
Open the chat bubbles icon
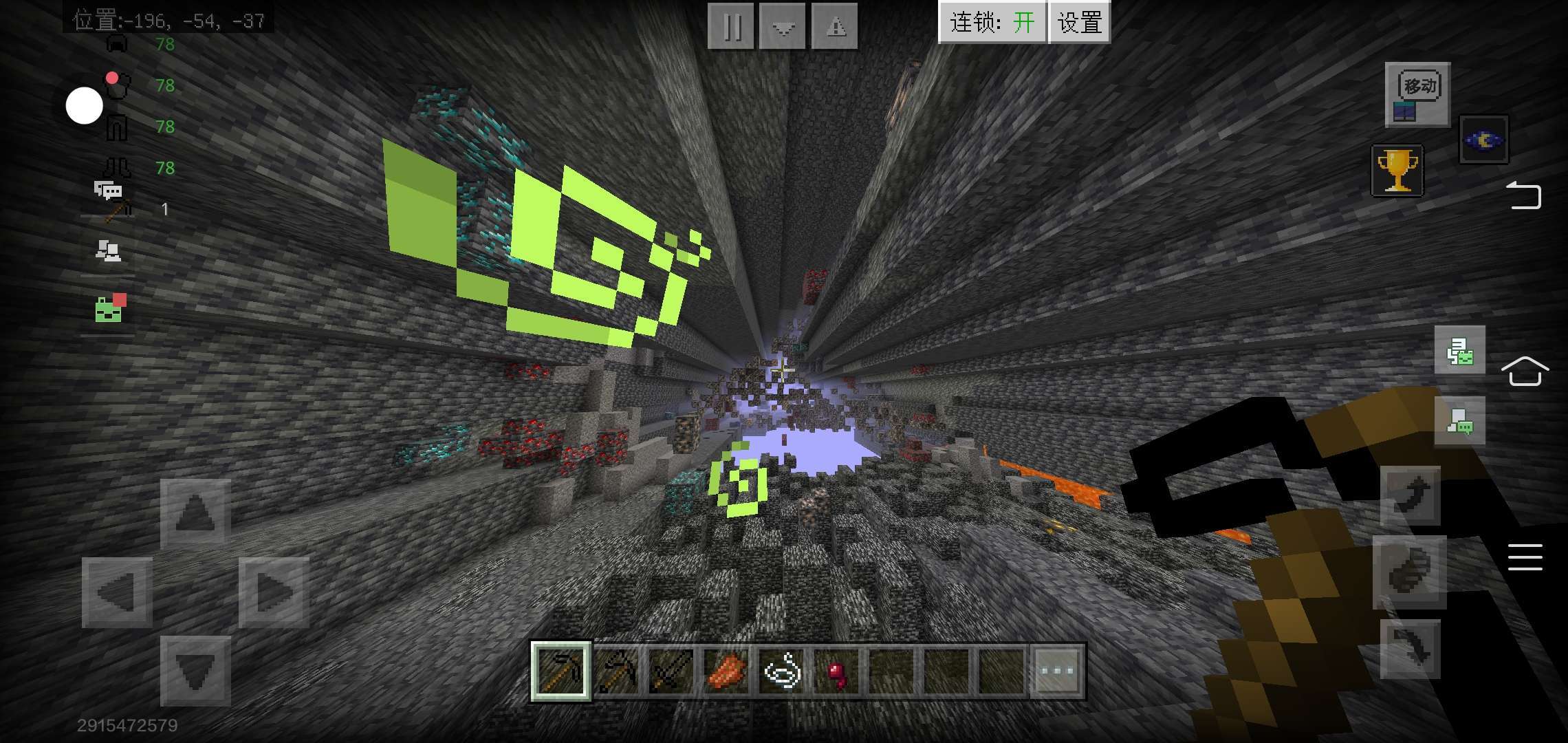[108, 189]
